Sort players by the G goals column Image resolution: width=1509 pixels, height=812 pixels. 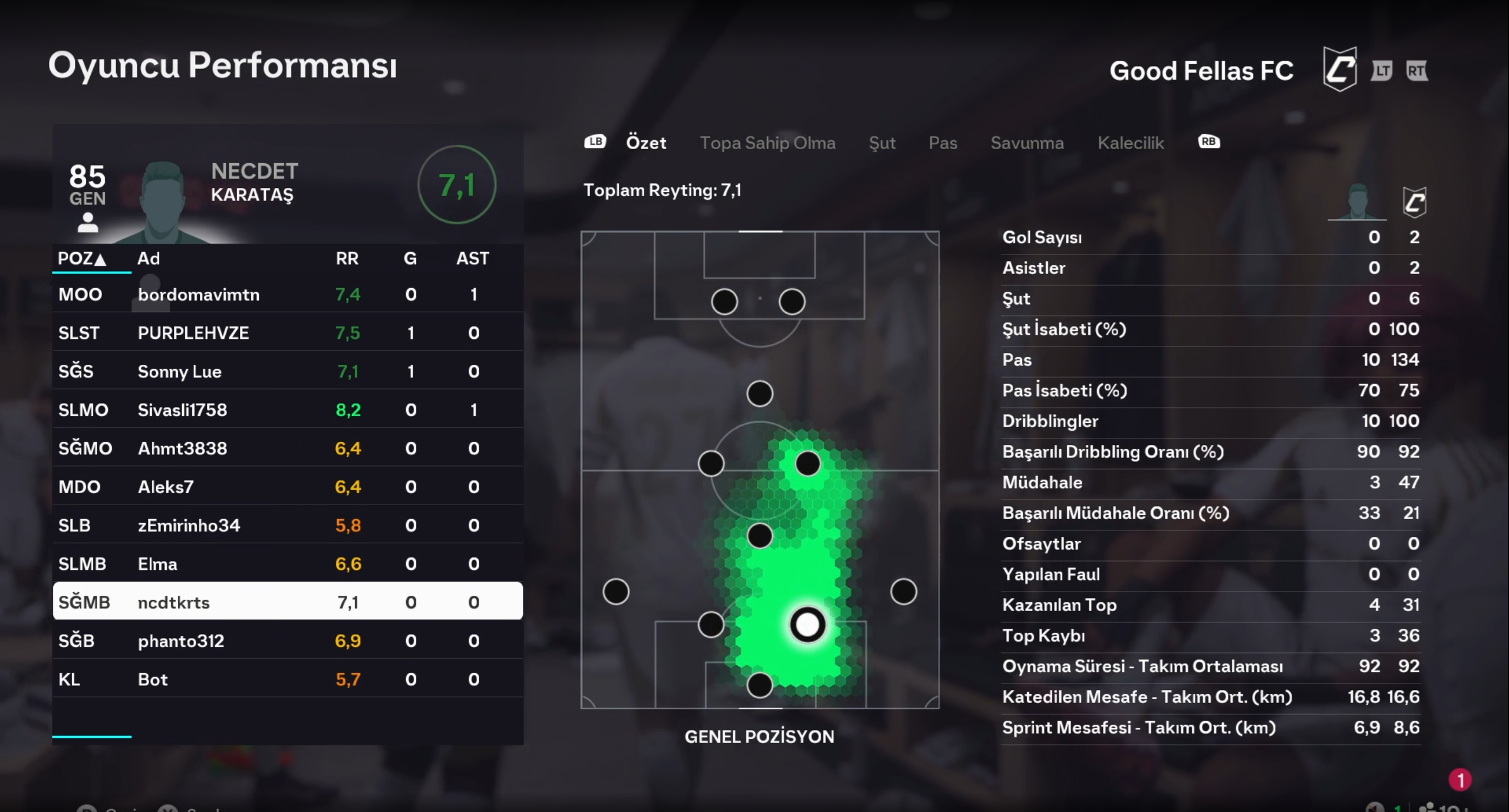(x=410, y=258)
